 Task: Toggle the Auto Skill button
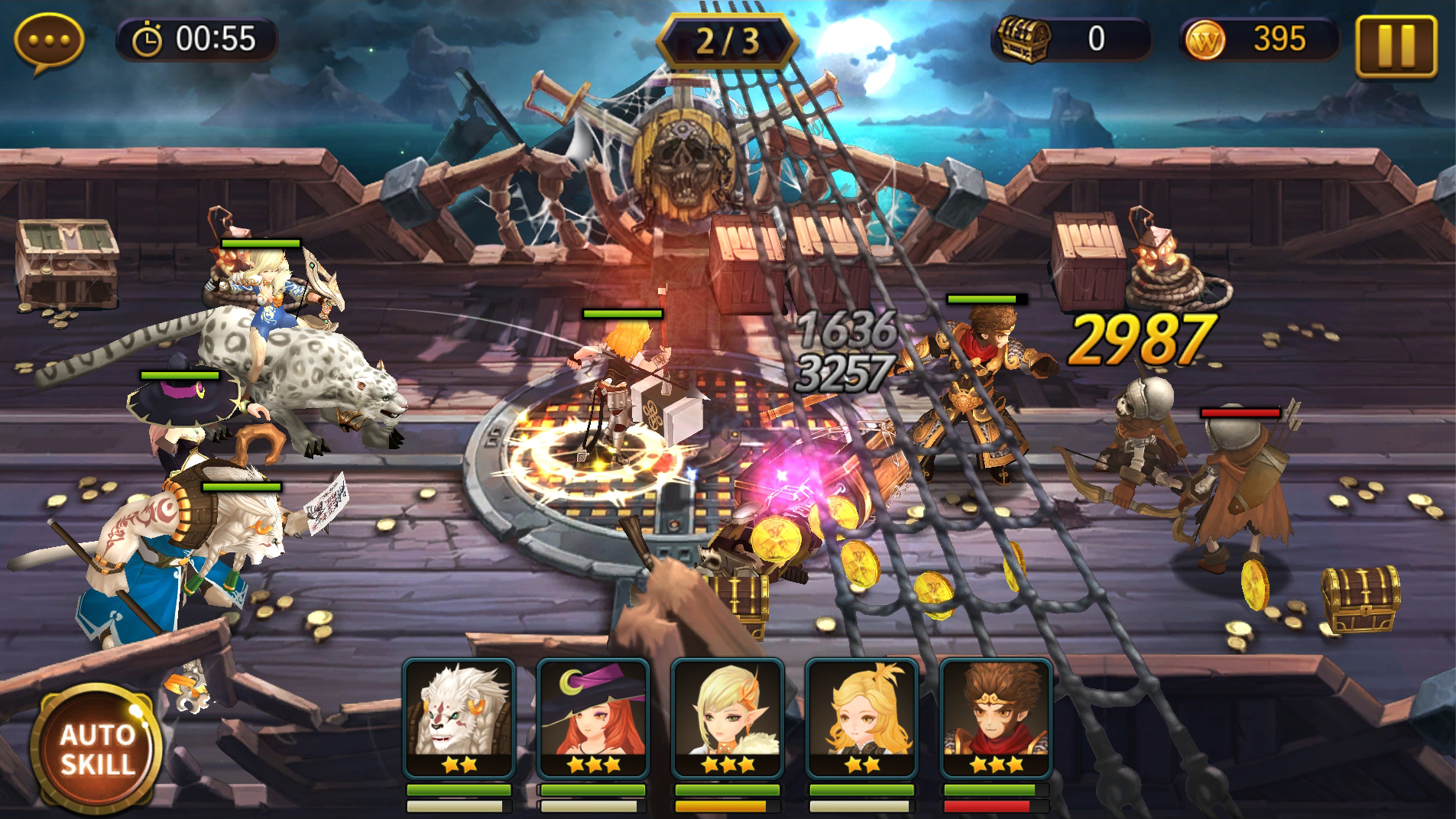pyautogui.click(x=96, y=749)
